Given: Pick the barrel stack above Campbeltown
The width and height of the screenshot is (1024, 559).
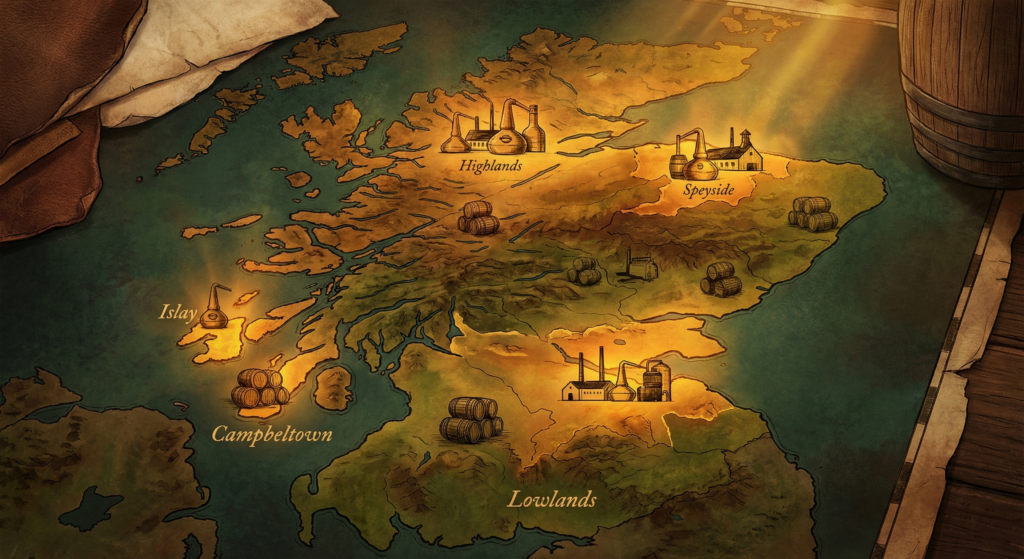Looking at the screenshot, I should [259, 388].
